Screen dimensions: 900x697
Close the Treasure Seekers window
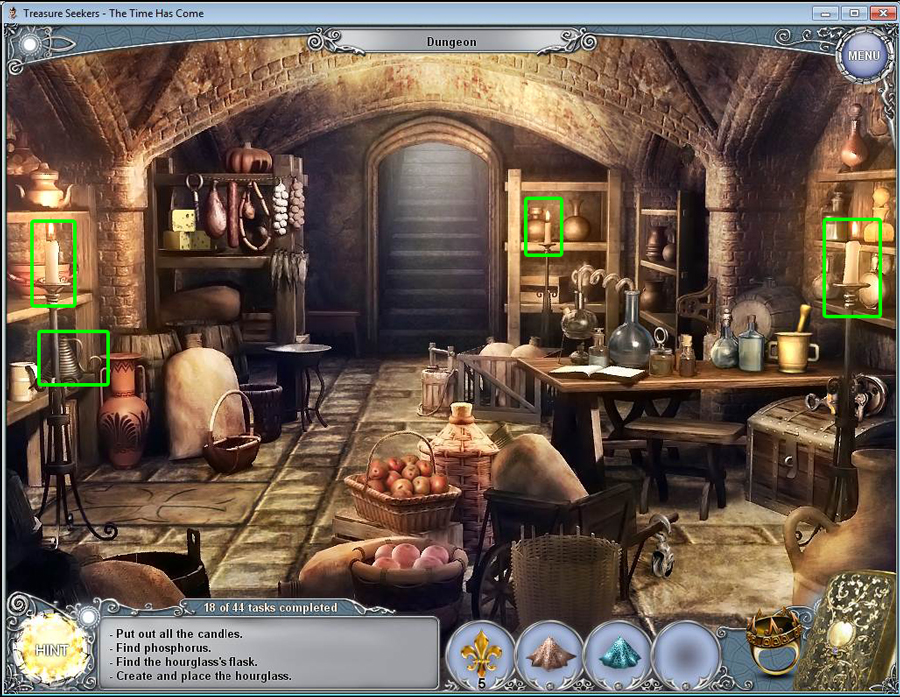[x=880, y=12]
